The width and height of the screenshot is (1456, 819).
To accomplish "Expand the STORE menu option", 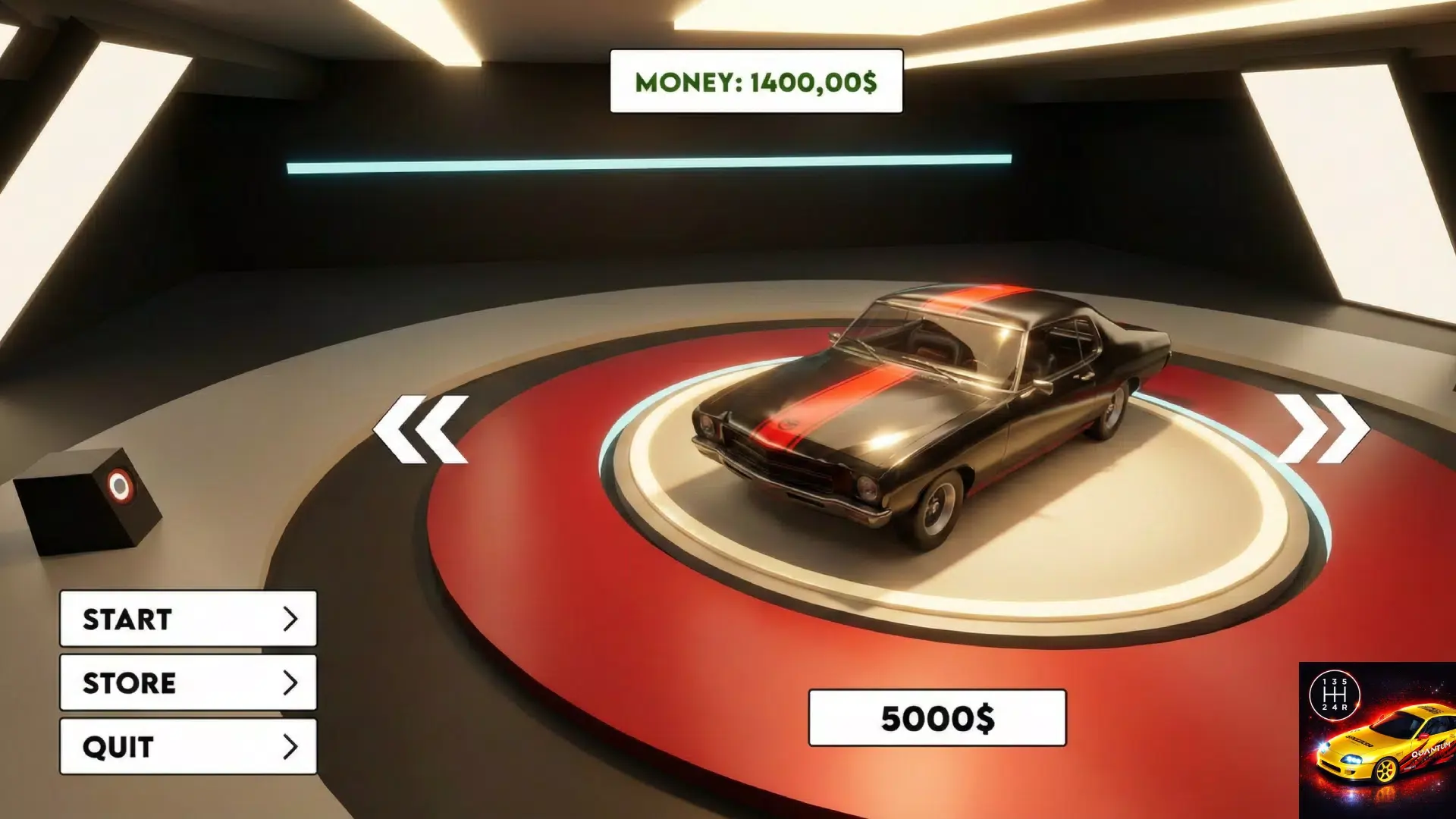I will pos(187,683).
